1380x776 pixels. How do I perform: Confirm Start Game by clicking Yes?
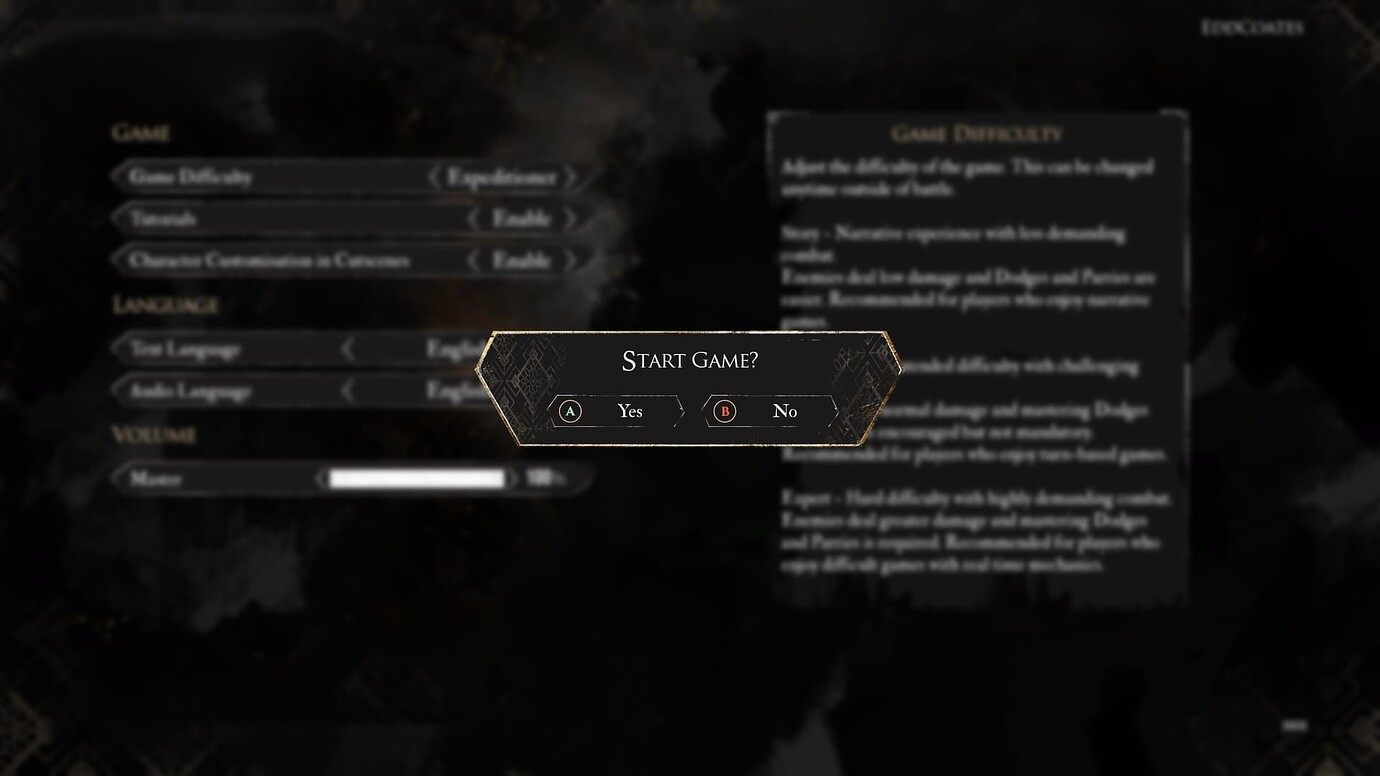point(629,411)
